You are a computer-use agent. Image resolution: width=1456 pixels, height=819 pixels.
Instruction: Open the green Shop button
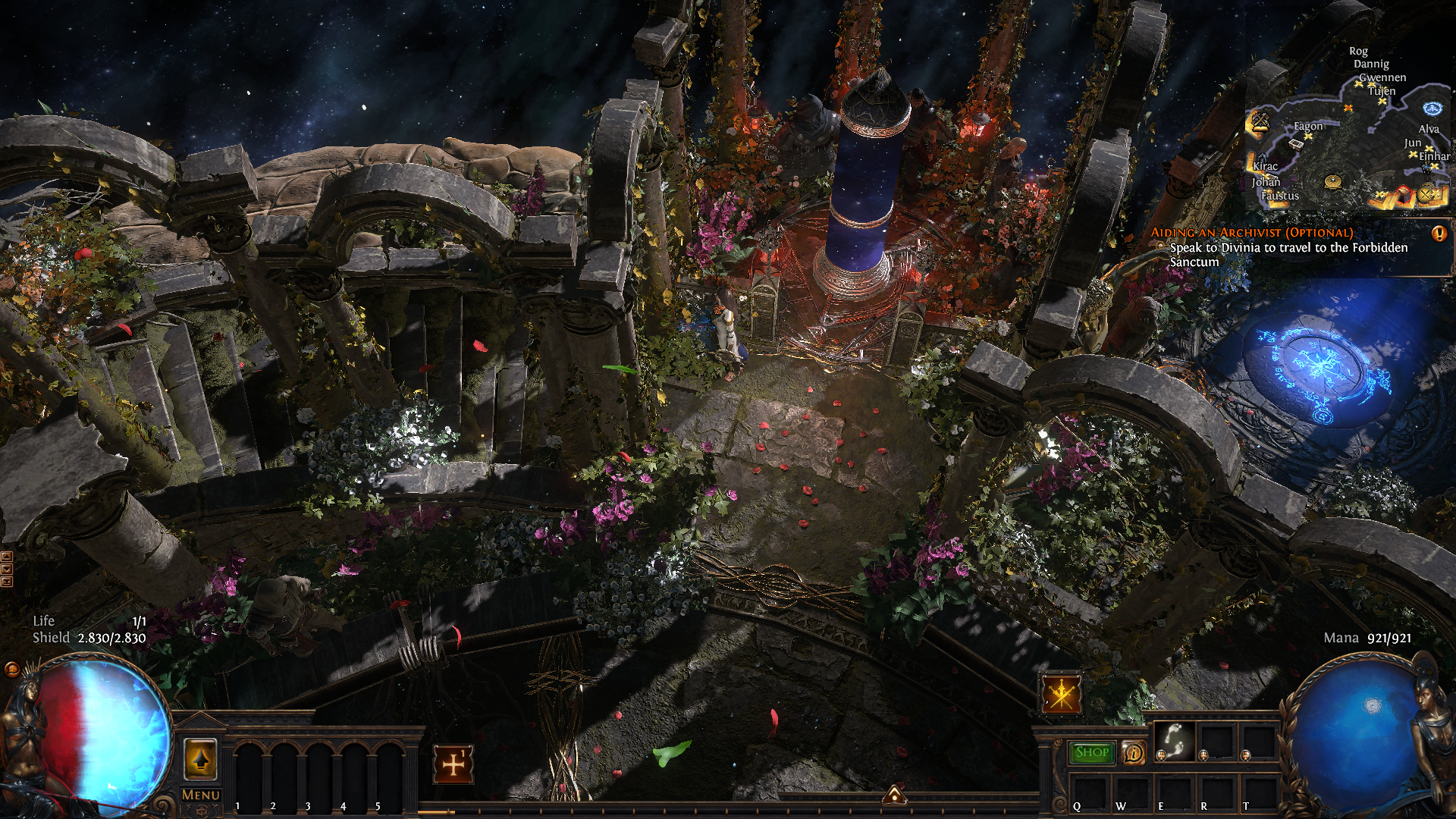point(1092,752)
